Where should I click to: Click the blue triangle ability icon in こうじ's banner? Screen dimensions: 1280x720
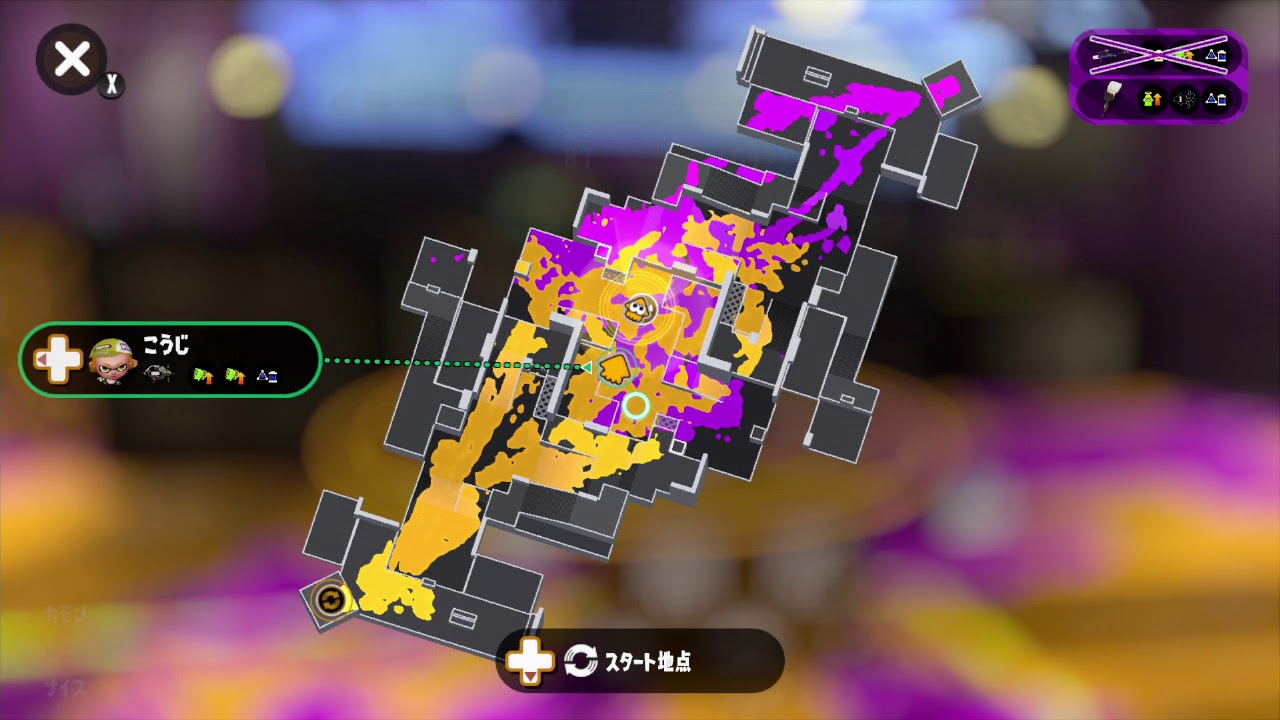[268, 376]
